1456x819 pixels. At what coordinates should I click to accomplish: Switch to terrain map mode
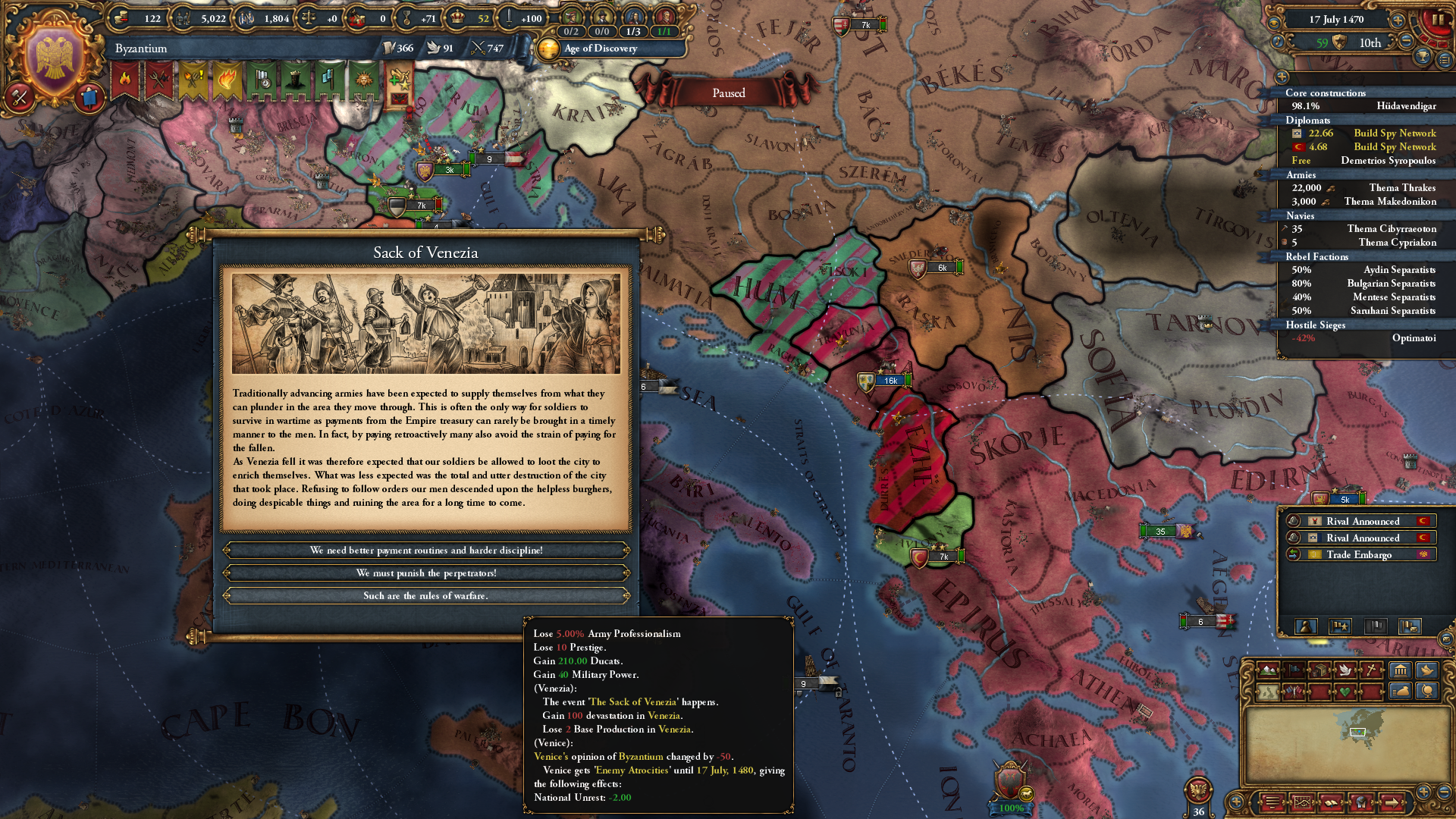coord(1266,670)
